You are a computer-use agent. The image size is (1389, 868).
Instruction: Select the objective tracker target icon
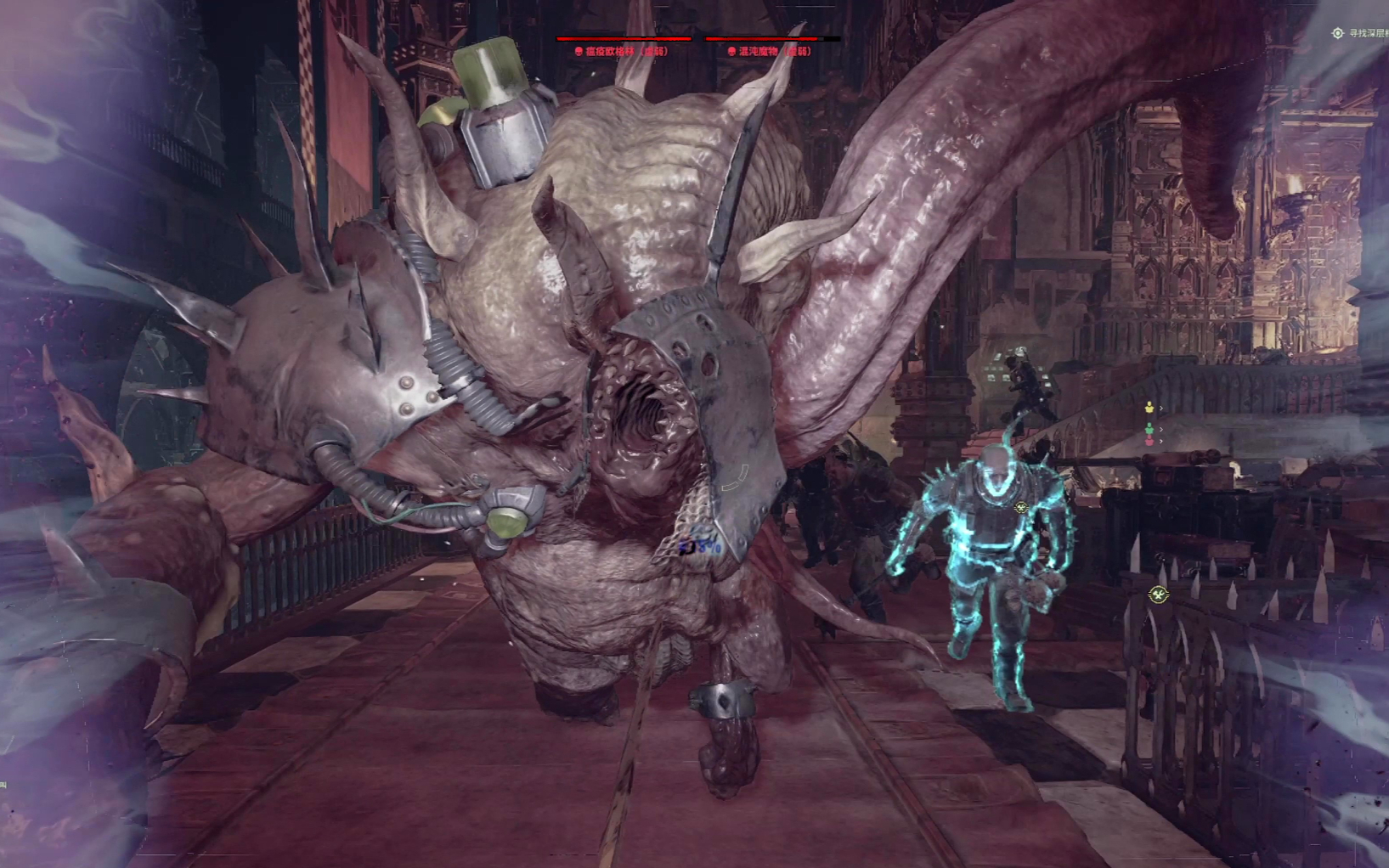(x=1337, y=33)
